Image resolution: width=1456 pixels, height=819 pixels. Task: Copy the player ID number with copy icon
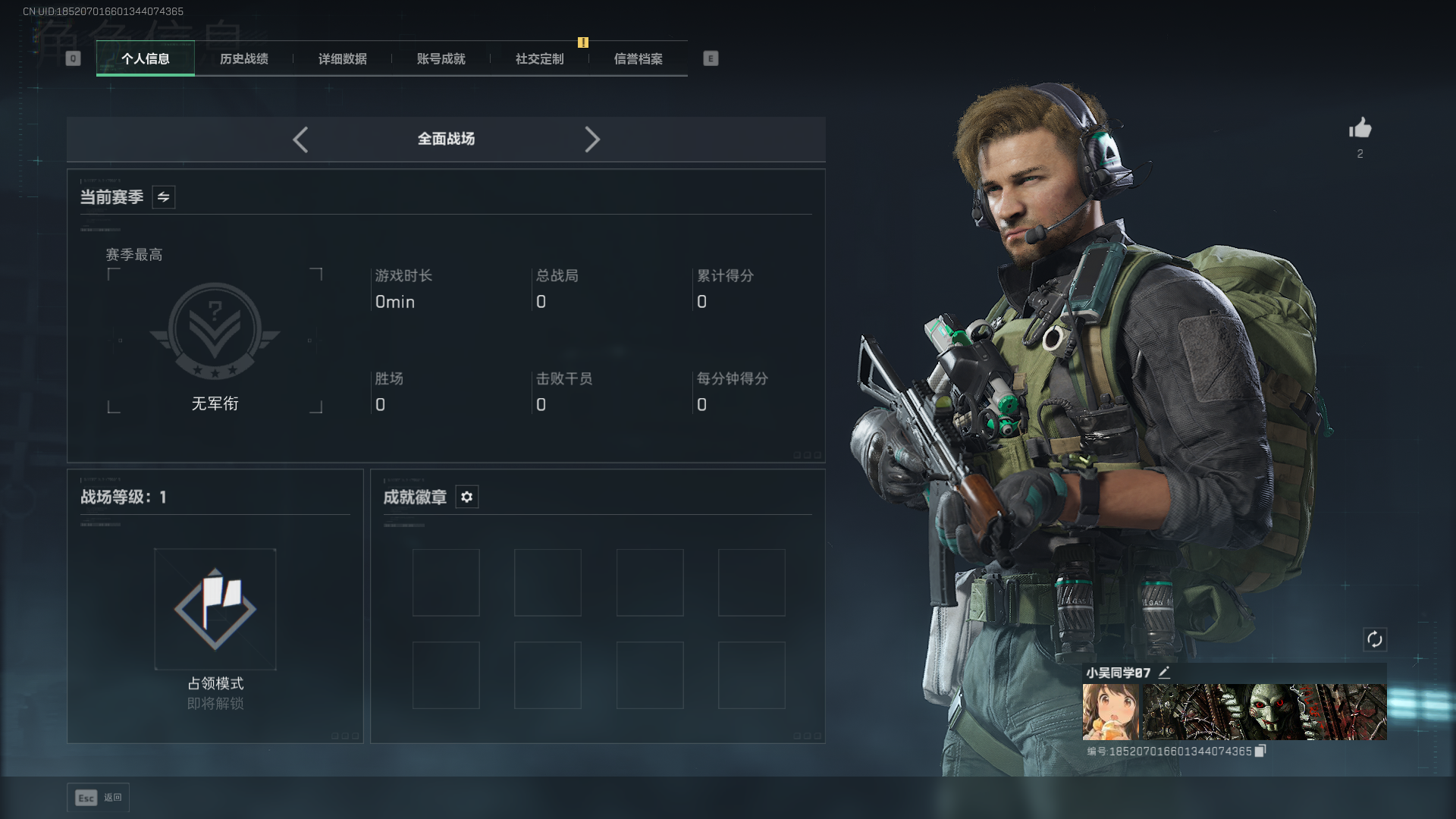pos(1260,751)
